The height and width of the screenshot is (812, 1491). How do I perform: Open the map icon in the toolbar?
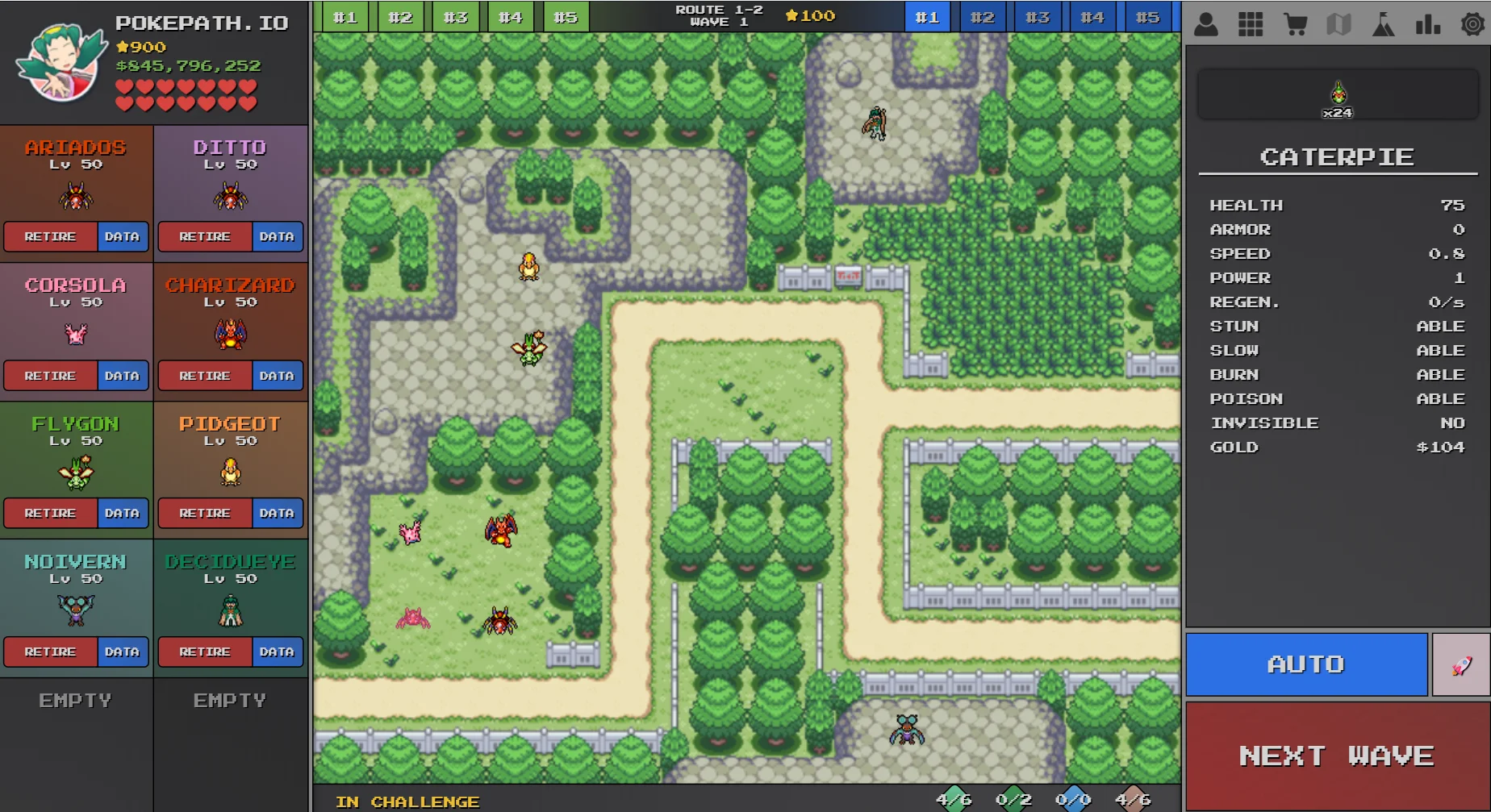click(x=1339, y=23)
